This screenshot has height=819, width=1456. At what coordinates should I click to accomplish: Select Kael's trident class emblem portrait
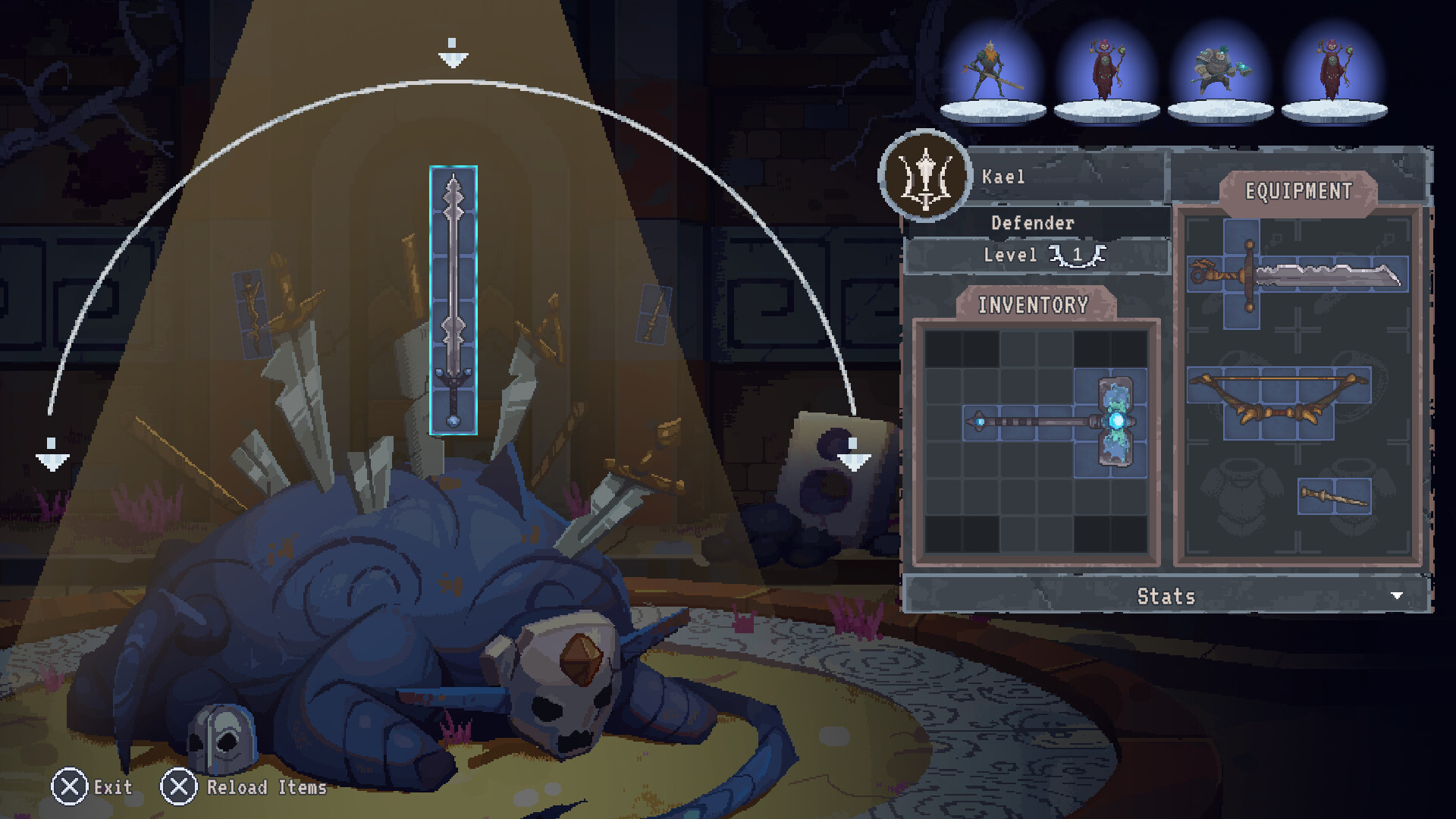pyautogui.click(x=924, y=175)
